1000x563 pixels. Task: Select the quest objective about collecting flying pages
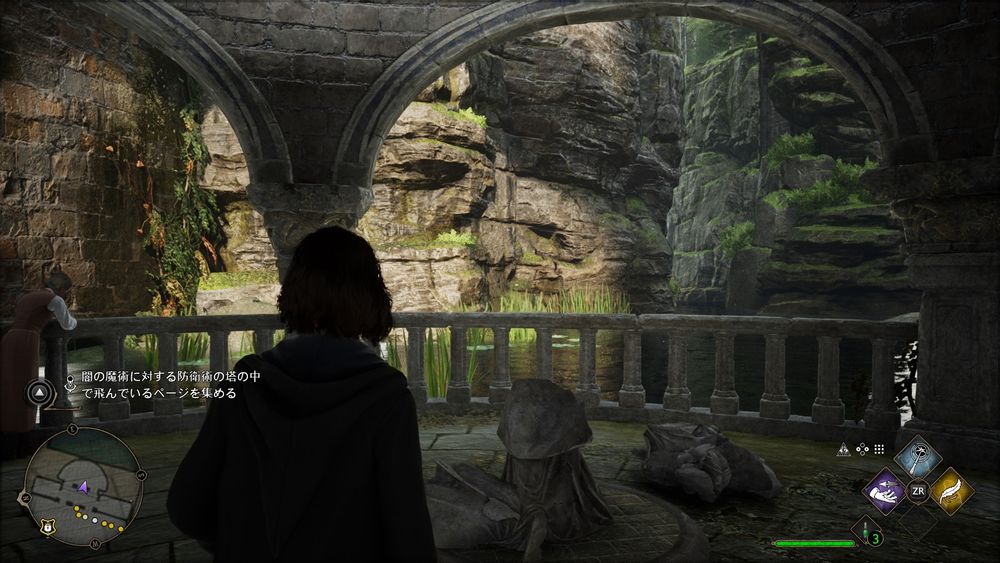(x=152, y=386)
